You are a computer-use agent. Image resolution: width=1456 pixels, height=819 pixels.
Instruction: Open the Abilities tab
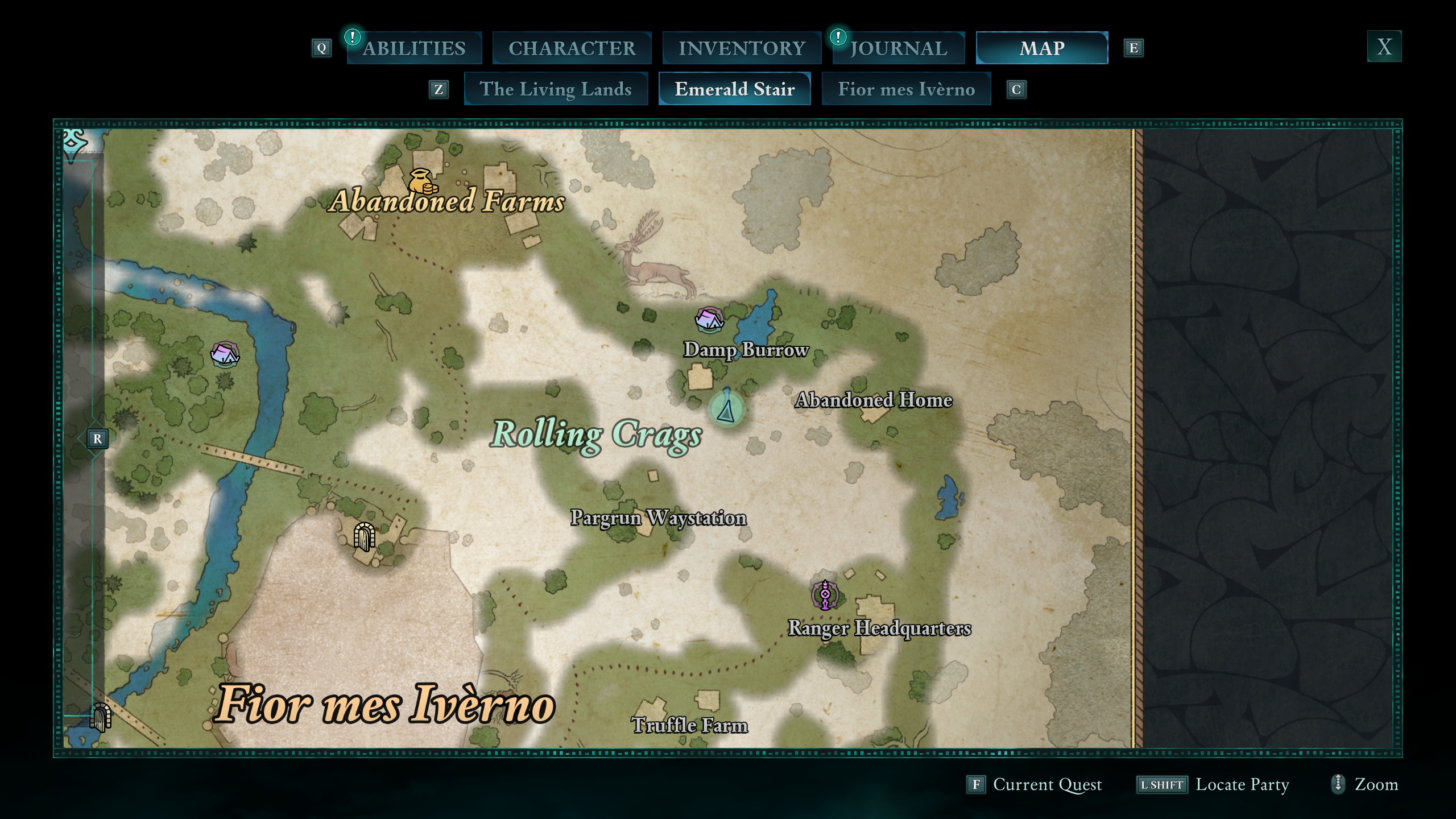tap(414, 48)
